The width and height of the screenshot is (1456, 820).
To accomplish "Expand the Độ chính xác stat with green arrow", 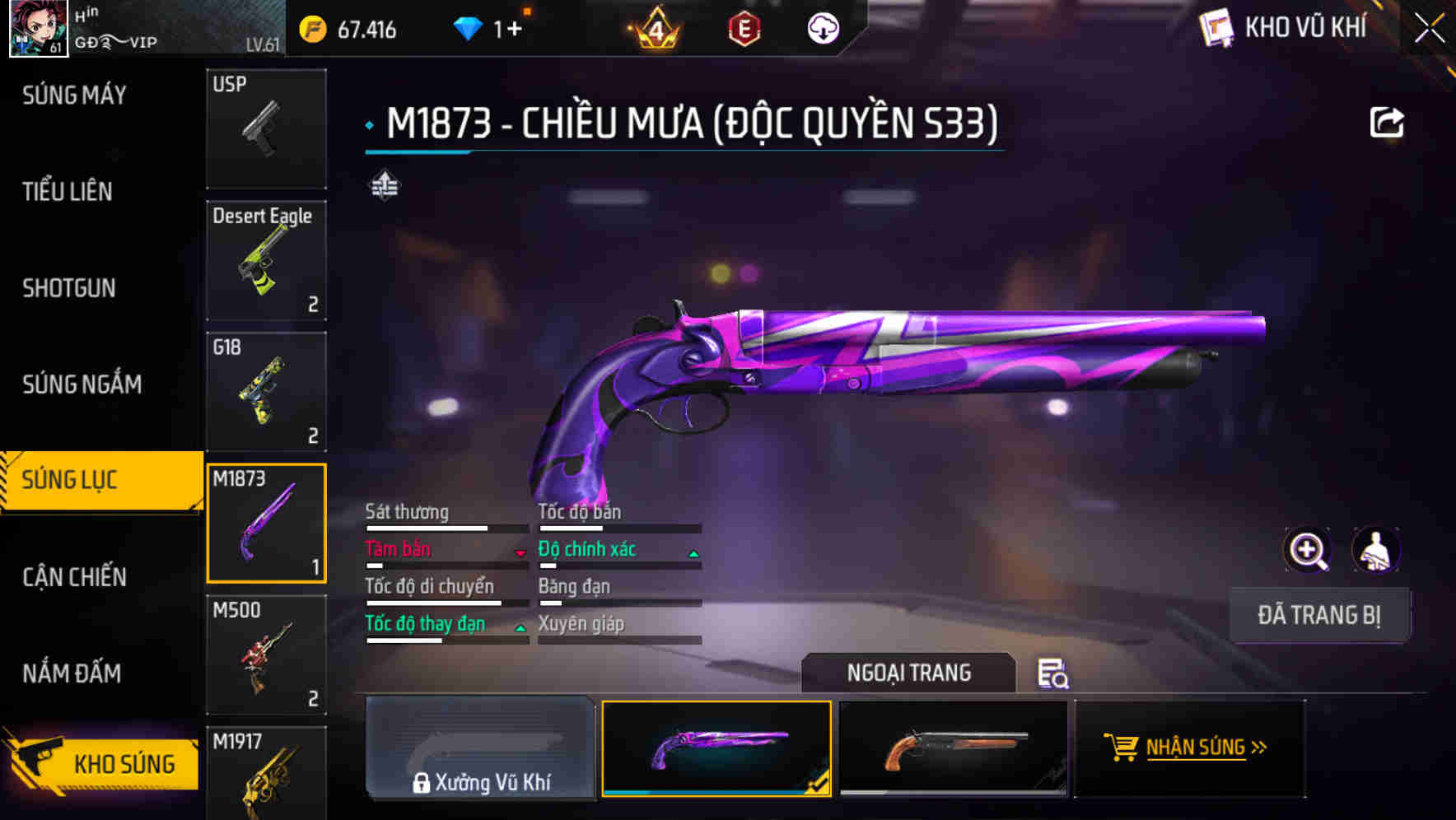I will pyautogui.click(x=694, y=553).
